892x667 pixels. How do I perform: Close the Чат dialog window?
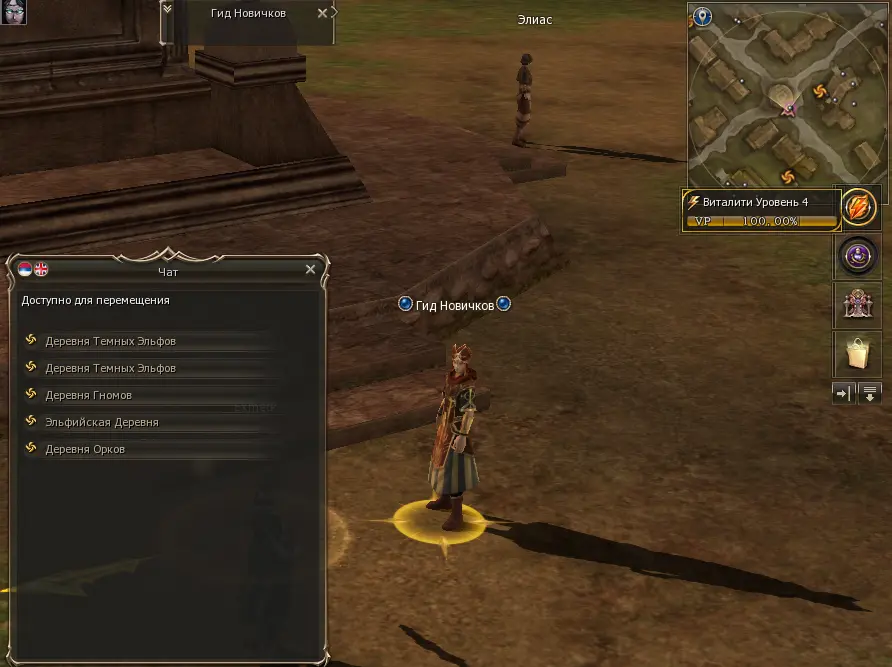tap(310, 270)
